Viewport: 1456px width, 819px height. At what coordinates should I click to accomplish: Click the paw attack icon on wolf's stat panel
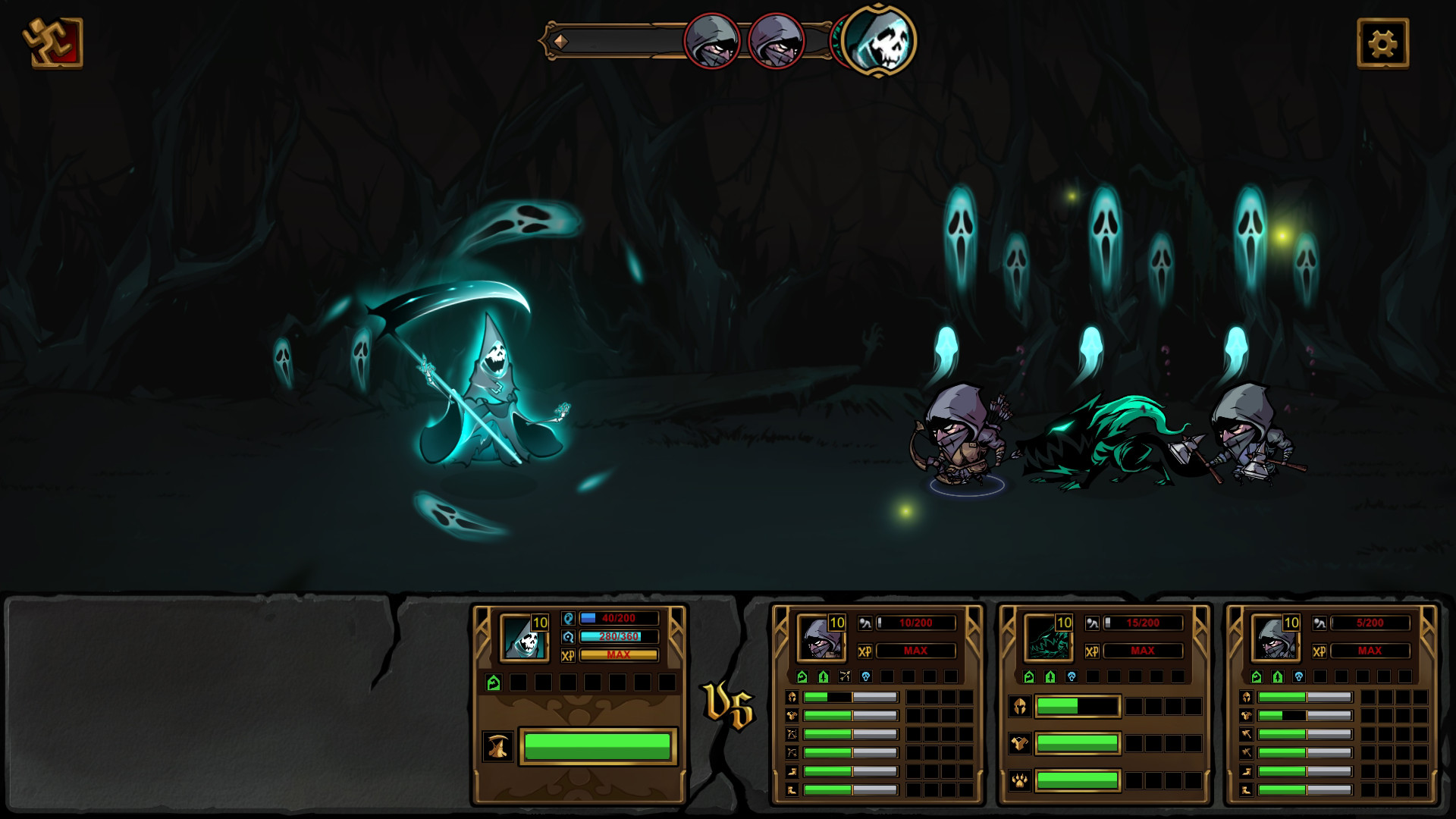click(x=1020, y=782)
